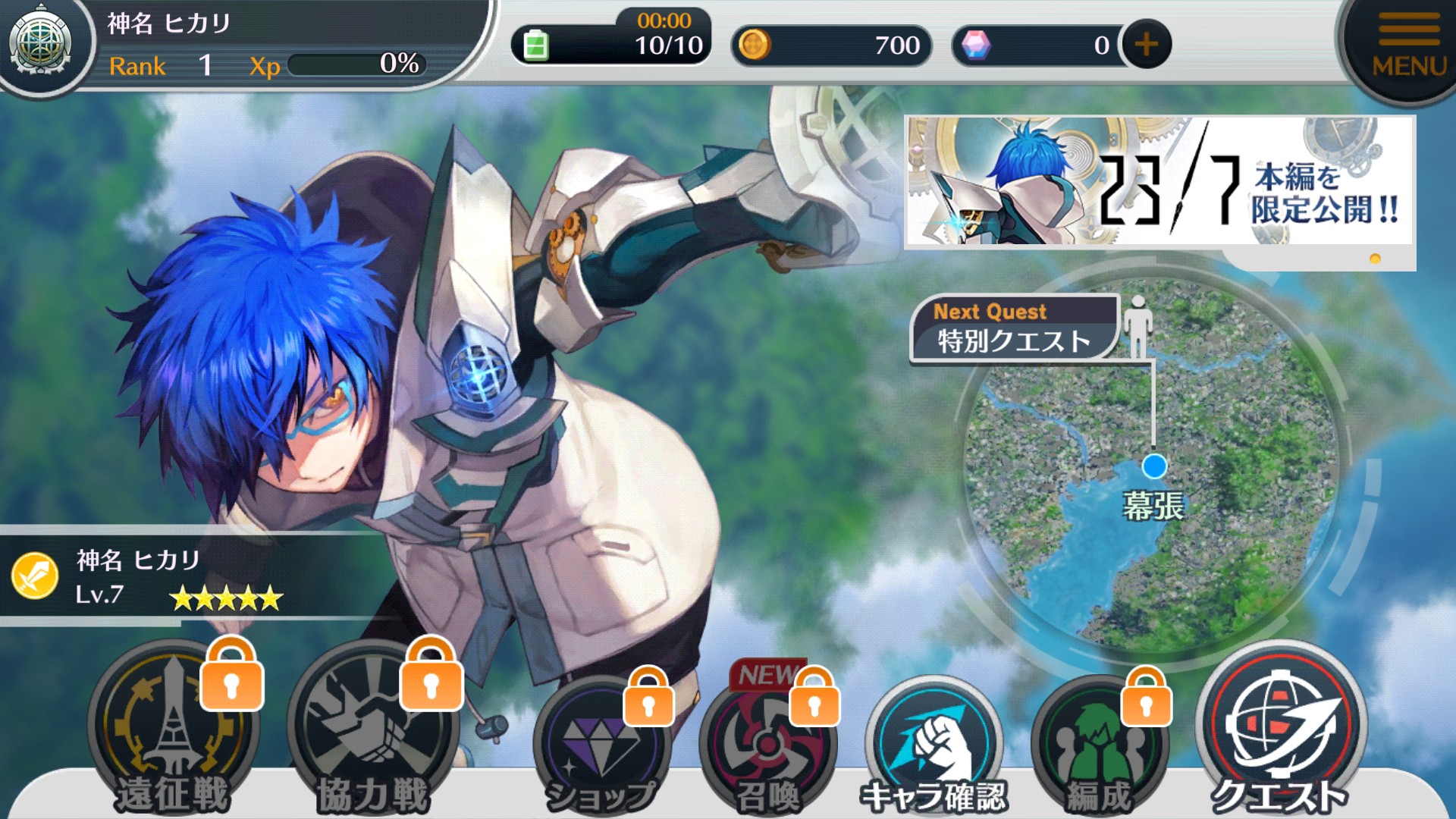Screen dimensions: 1456x819
Task: Click the green stamina battery icon
Action: [535, 45]
